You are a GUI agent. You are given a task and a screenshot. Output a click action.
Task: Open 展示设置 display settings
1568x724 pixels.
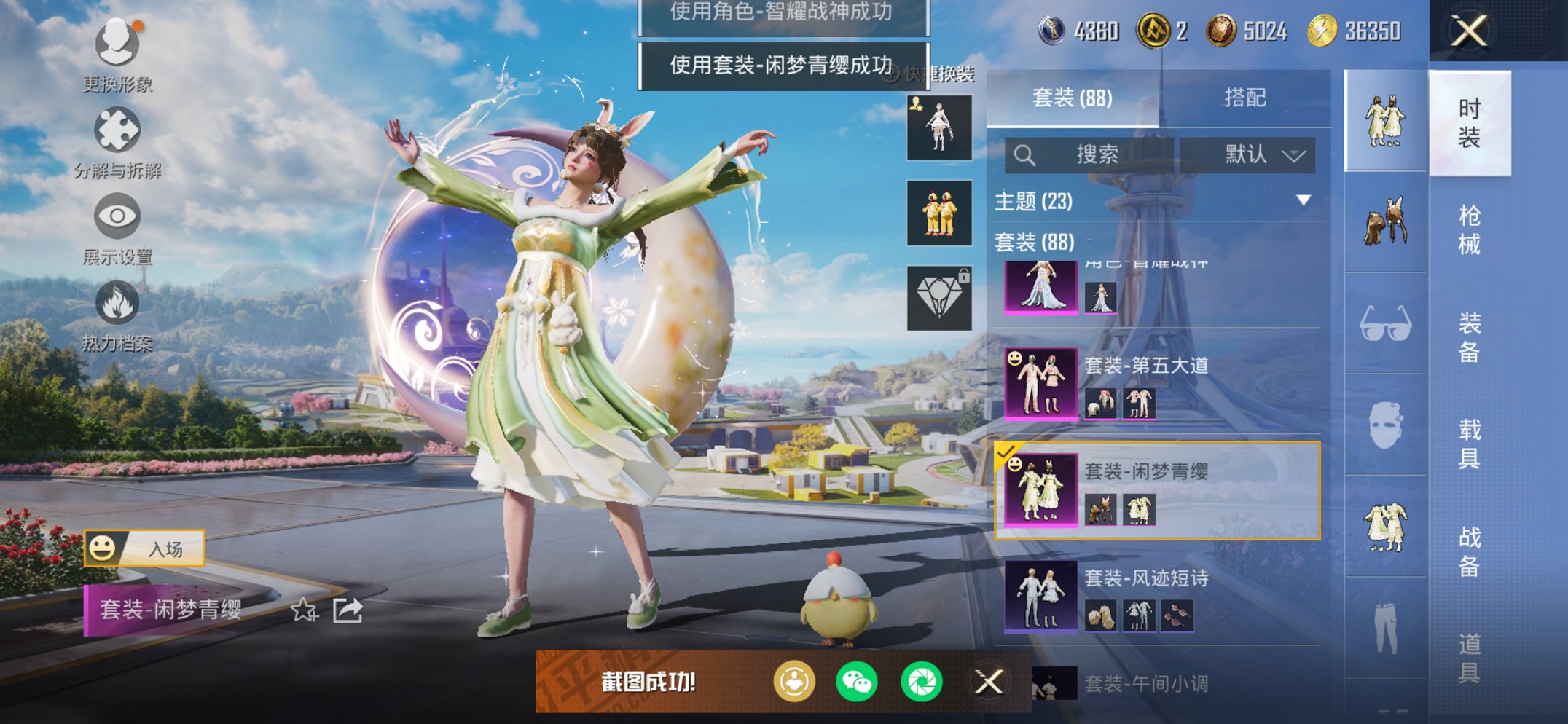coord(117,216)
